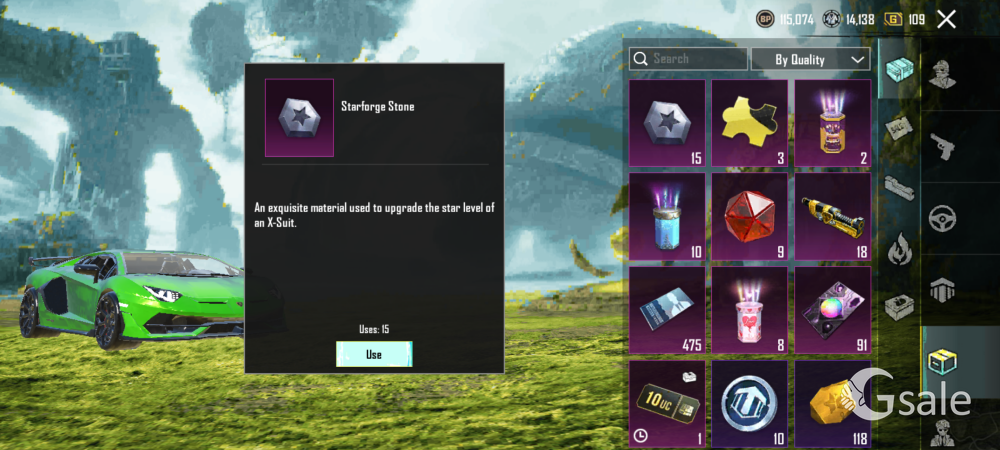Screen dimensions: 1000x450
Task: Choose the silver ticket with 475 count
Action: [x=667, y=309]
